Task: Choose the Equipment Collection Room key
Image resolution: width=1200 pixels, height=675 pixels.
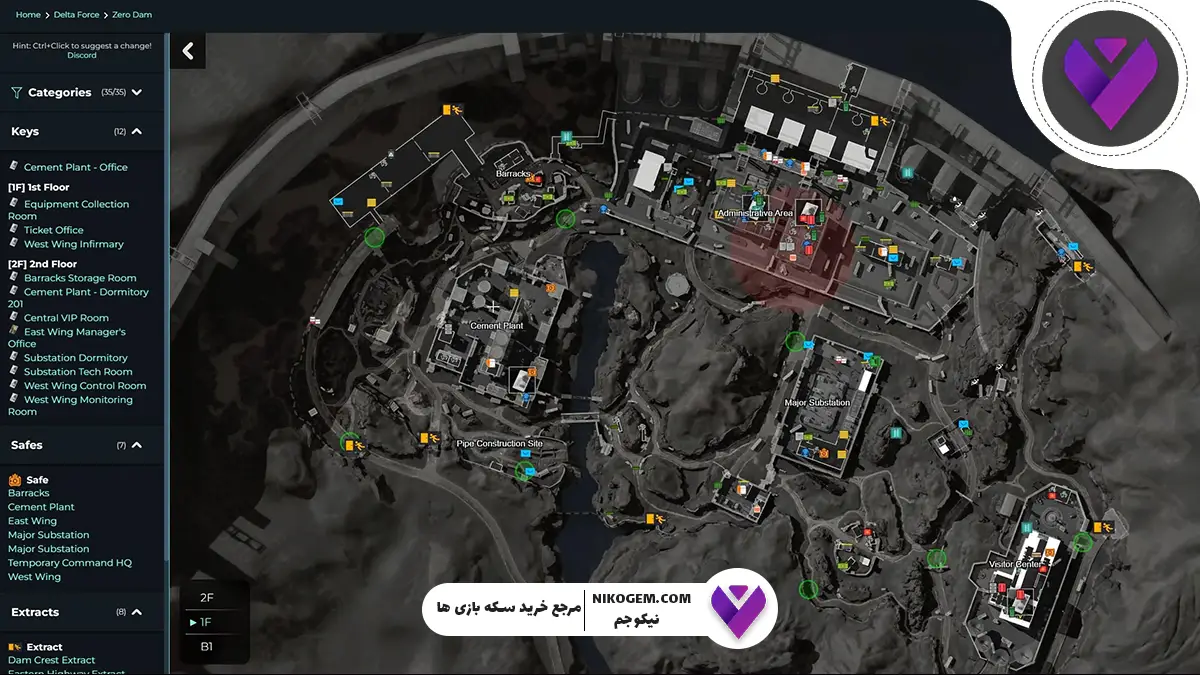Action: point(76,204)
